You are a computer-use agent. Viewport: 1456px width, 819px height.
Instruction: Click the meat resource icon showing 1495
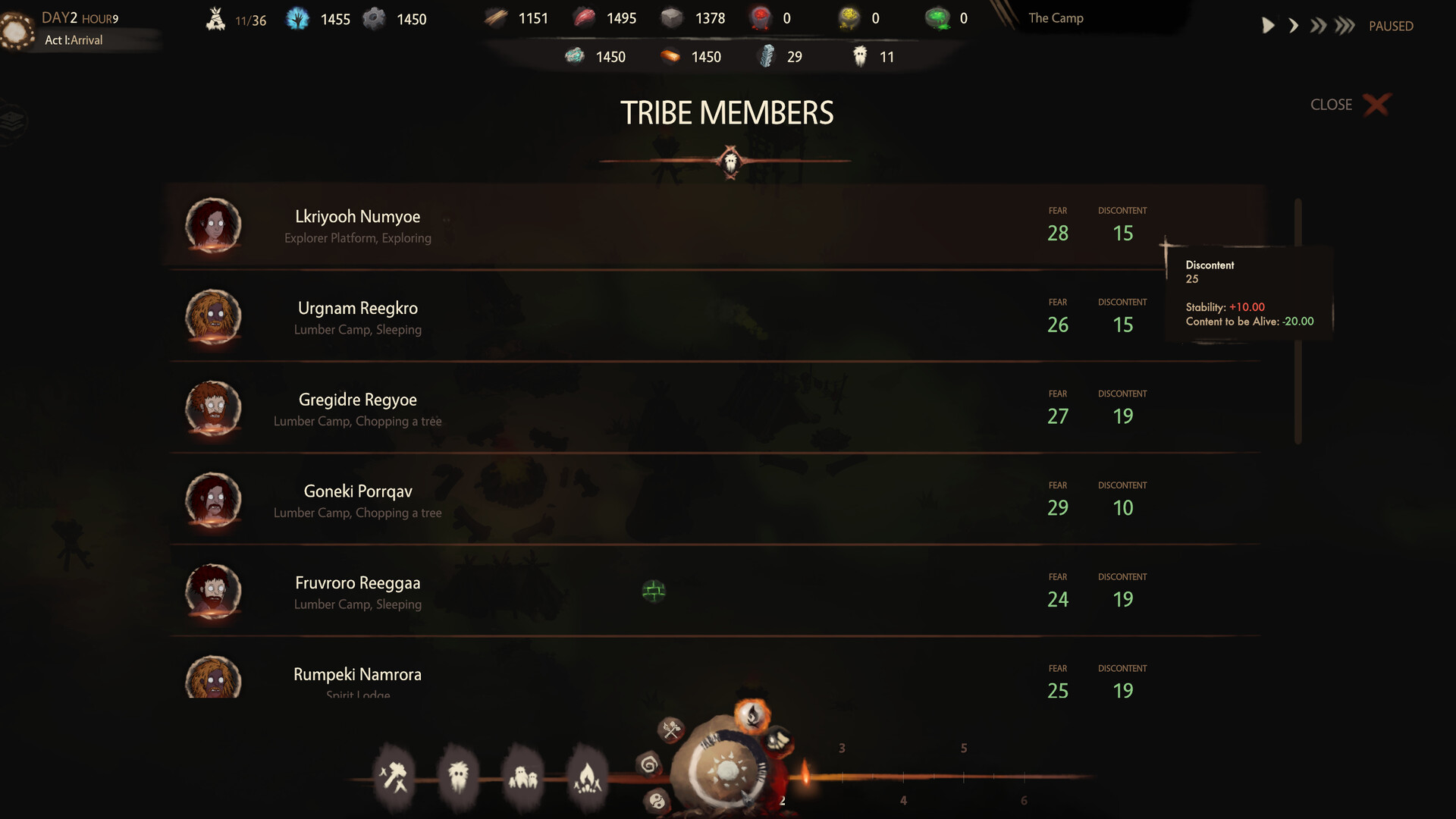click(x=585, y=17)
